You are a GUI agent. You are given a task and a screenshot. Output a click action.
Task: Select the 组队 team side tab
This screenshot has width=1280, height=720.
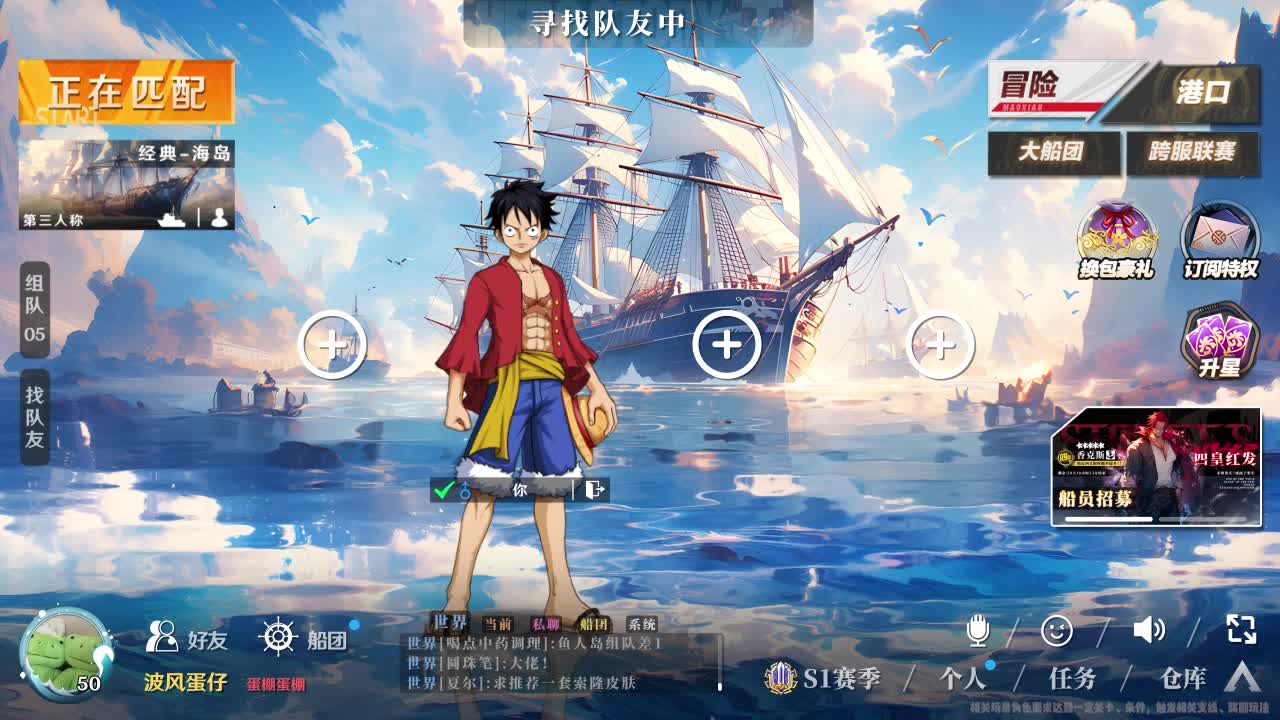35,309
